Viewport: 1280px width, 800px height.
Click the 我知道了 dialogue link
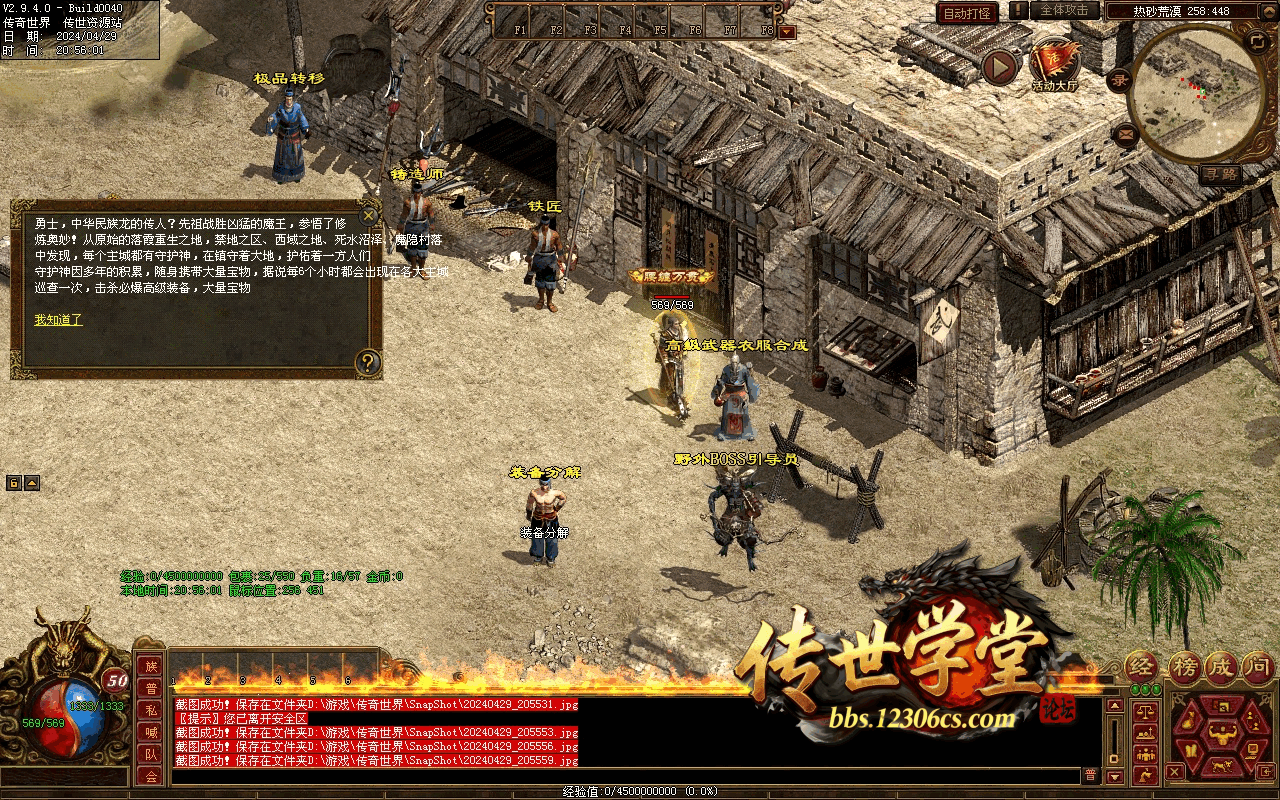click(x=58, y=320)
